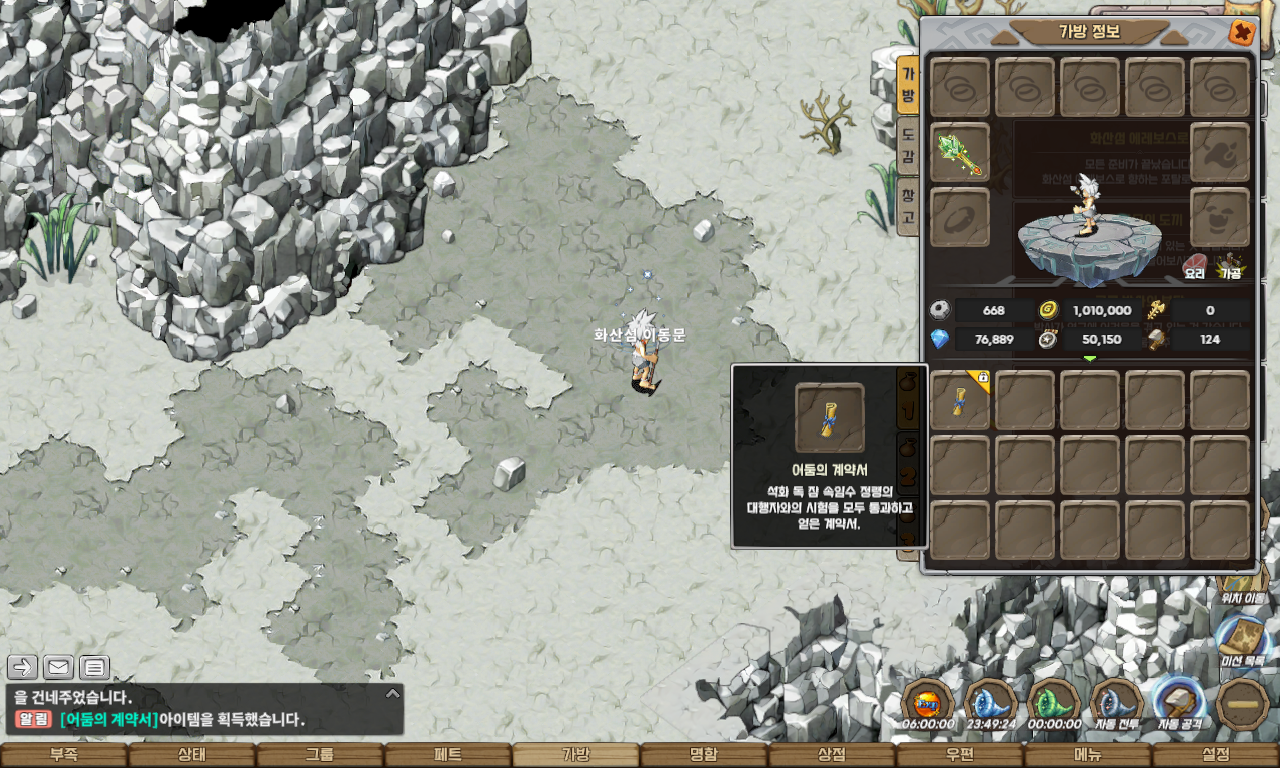Open the 상점 shop menu
Screen dimensions: 1280x768
[x=832, y=755]
